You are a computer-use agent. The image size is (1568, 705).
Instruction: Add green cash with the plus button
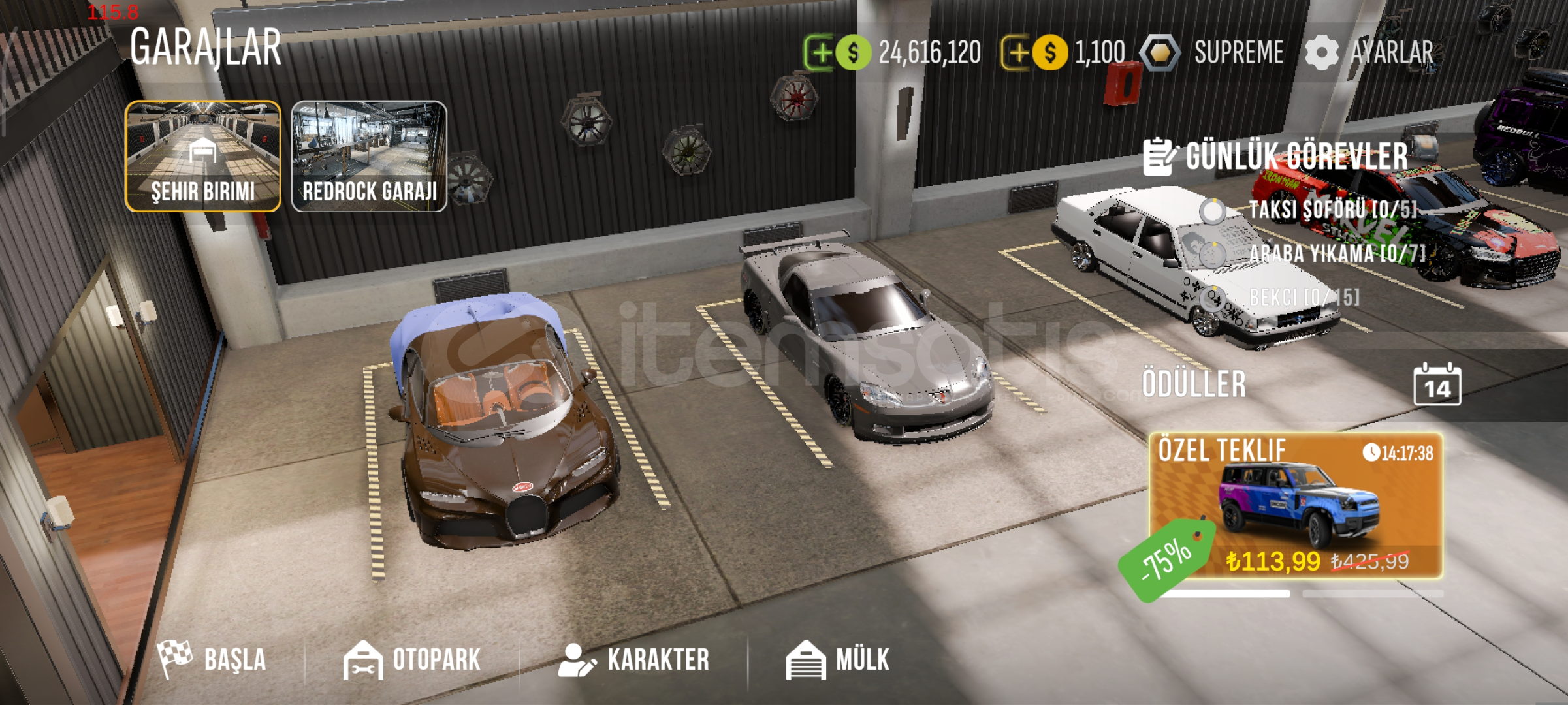tap(820, 52)
